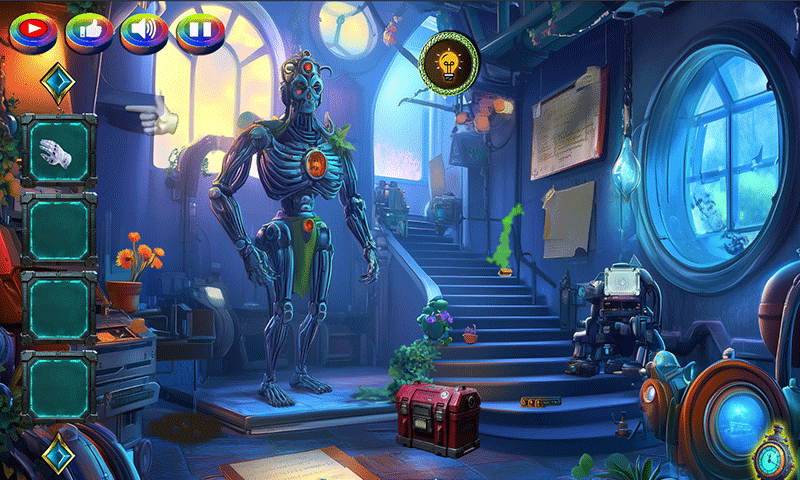Viewport: 800px width, 480px height.
Task: Pause the game
Action: [x=200, y=30]
